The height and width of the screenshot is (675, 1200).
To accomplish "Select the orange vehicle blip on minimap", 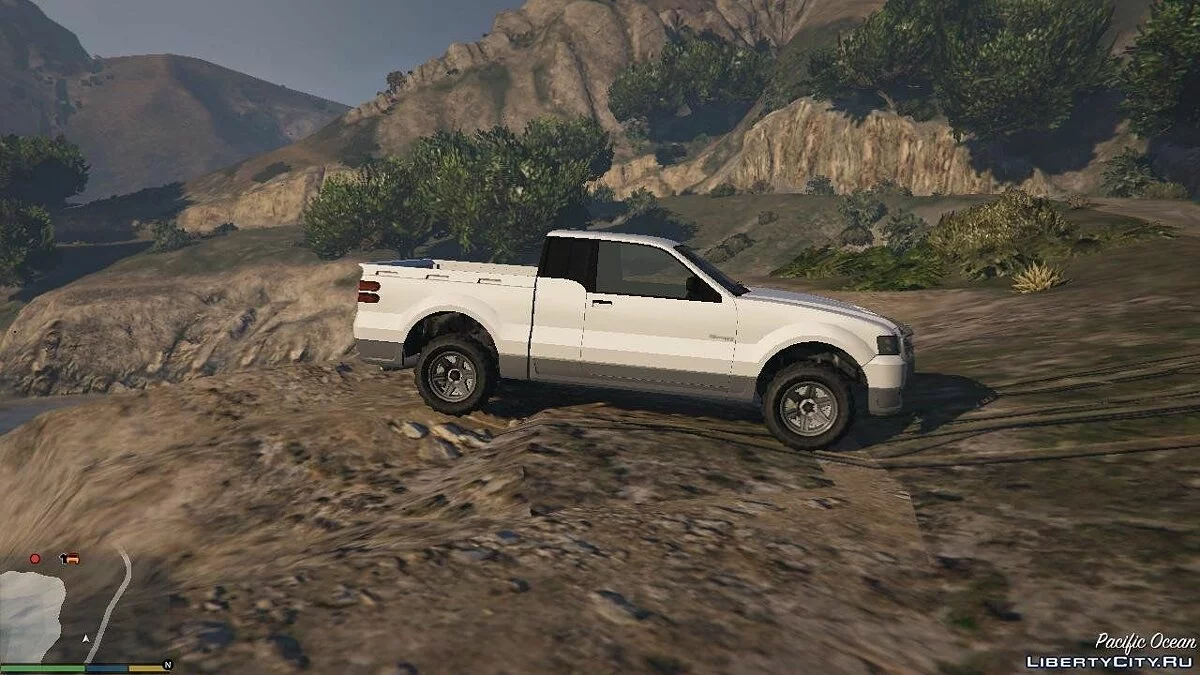I will click(x=69, y=558).
